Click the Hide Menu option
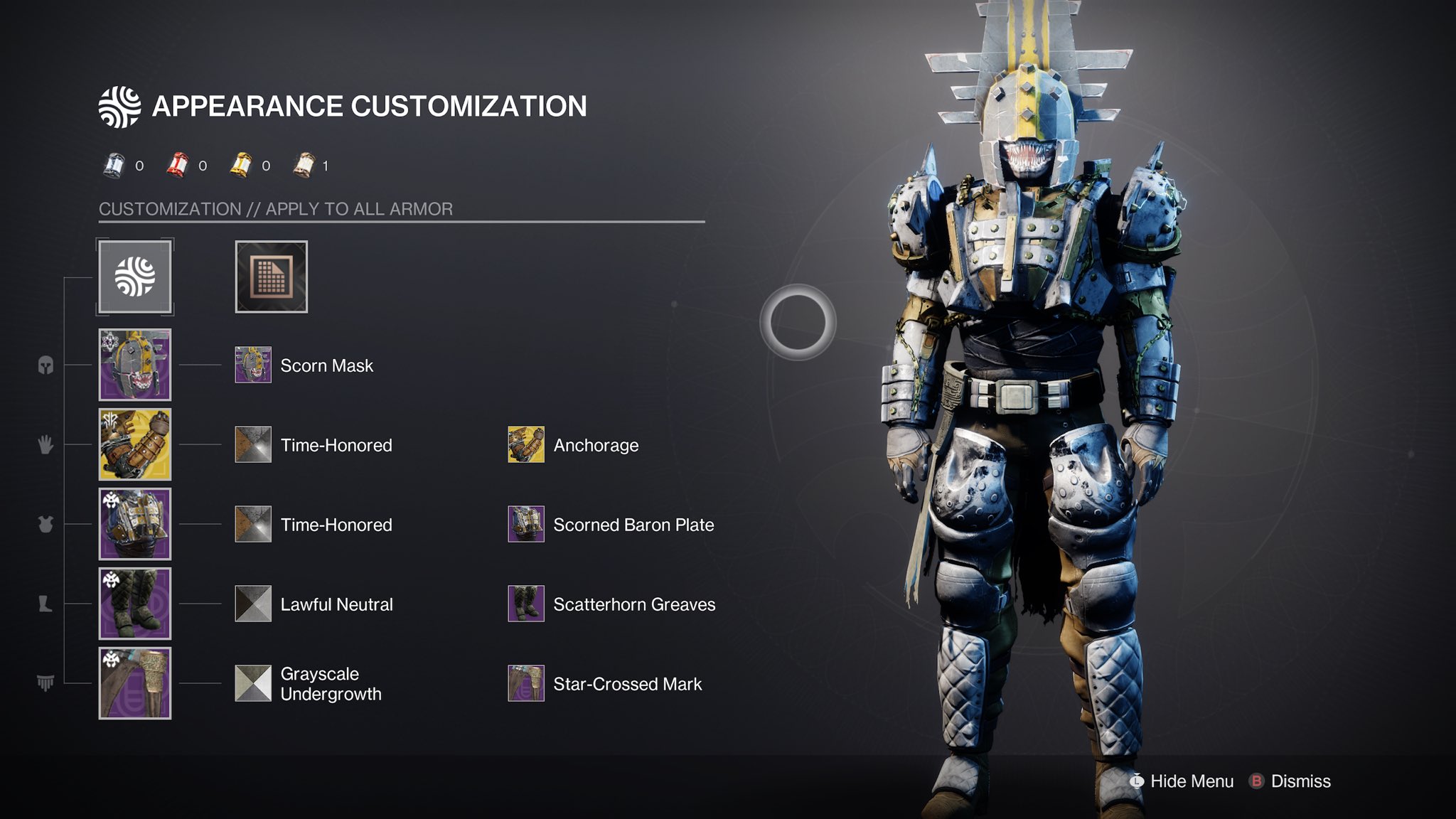The width and height of the screenshot is (1456, 819). point(1182,781)
